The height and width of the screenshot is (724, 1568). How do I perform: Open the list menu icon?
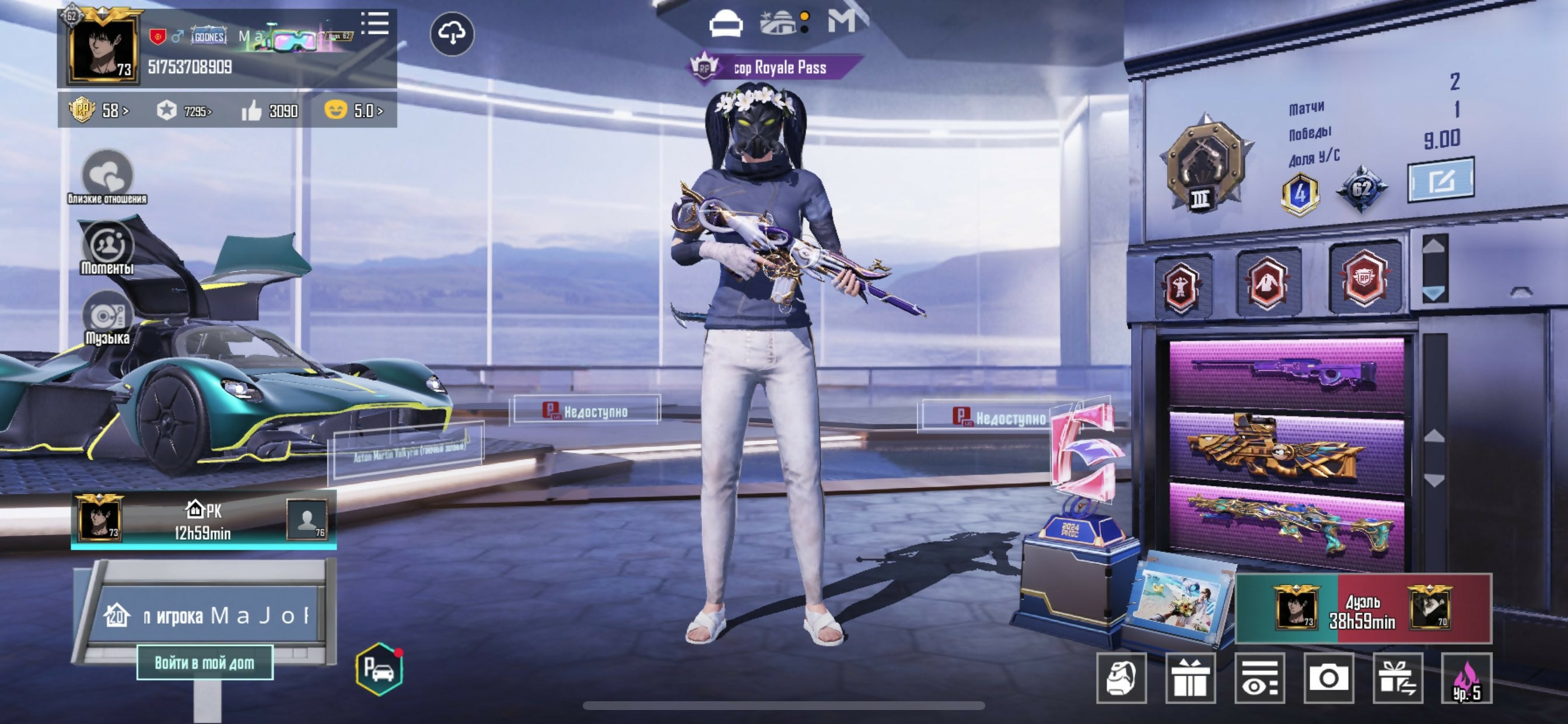[375, 24]
